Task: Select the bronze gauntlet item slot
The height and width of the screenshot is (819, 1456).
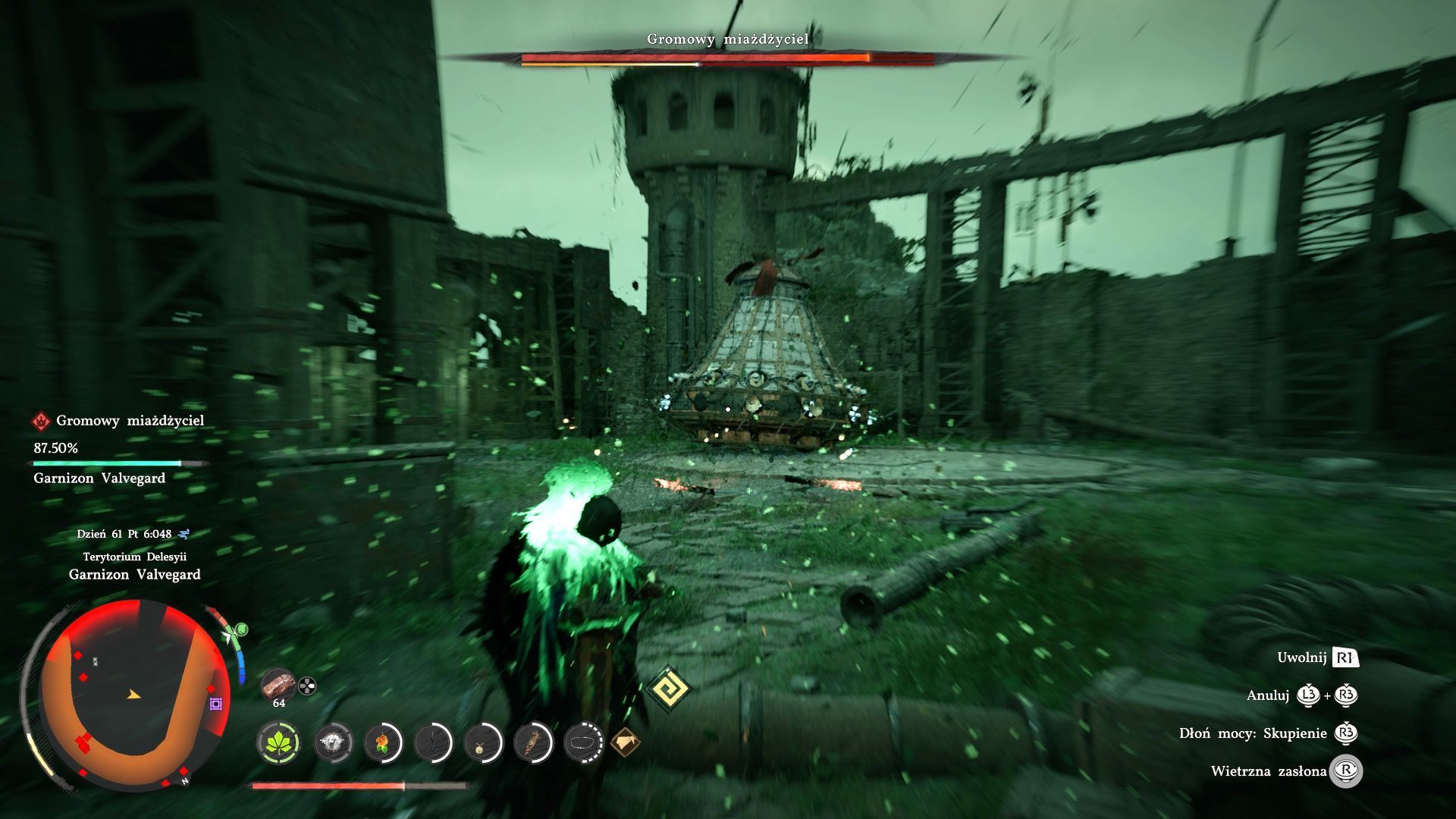Action: click(x=533, y=742)
